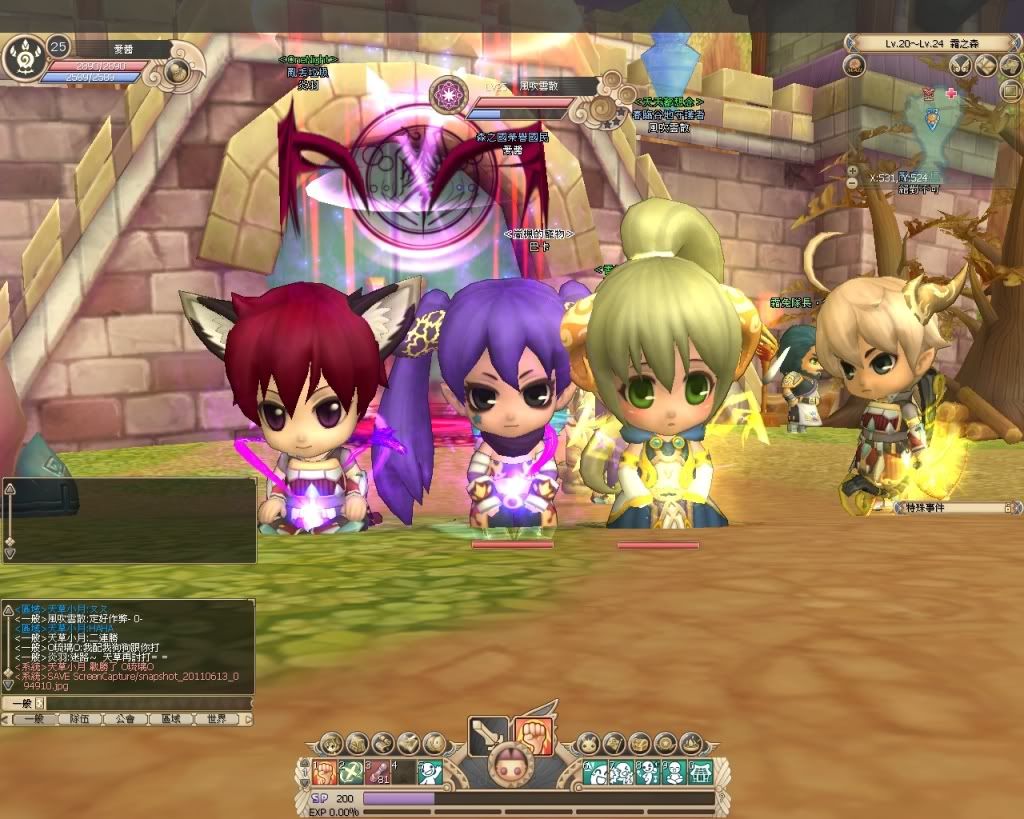Zoom in on the minimap

852,171
